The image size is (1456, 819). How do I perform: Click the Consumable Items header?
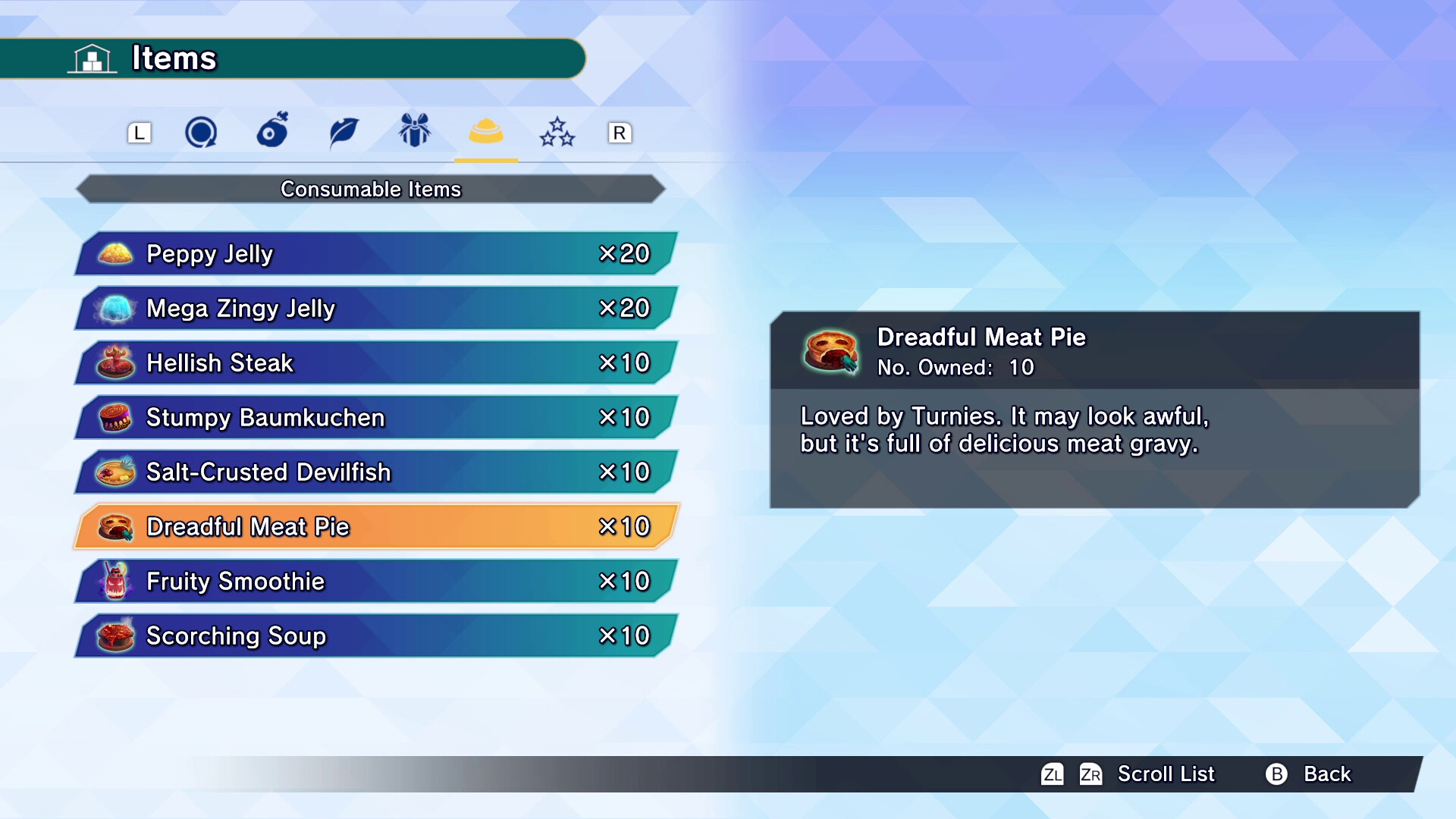(371, 190)
